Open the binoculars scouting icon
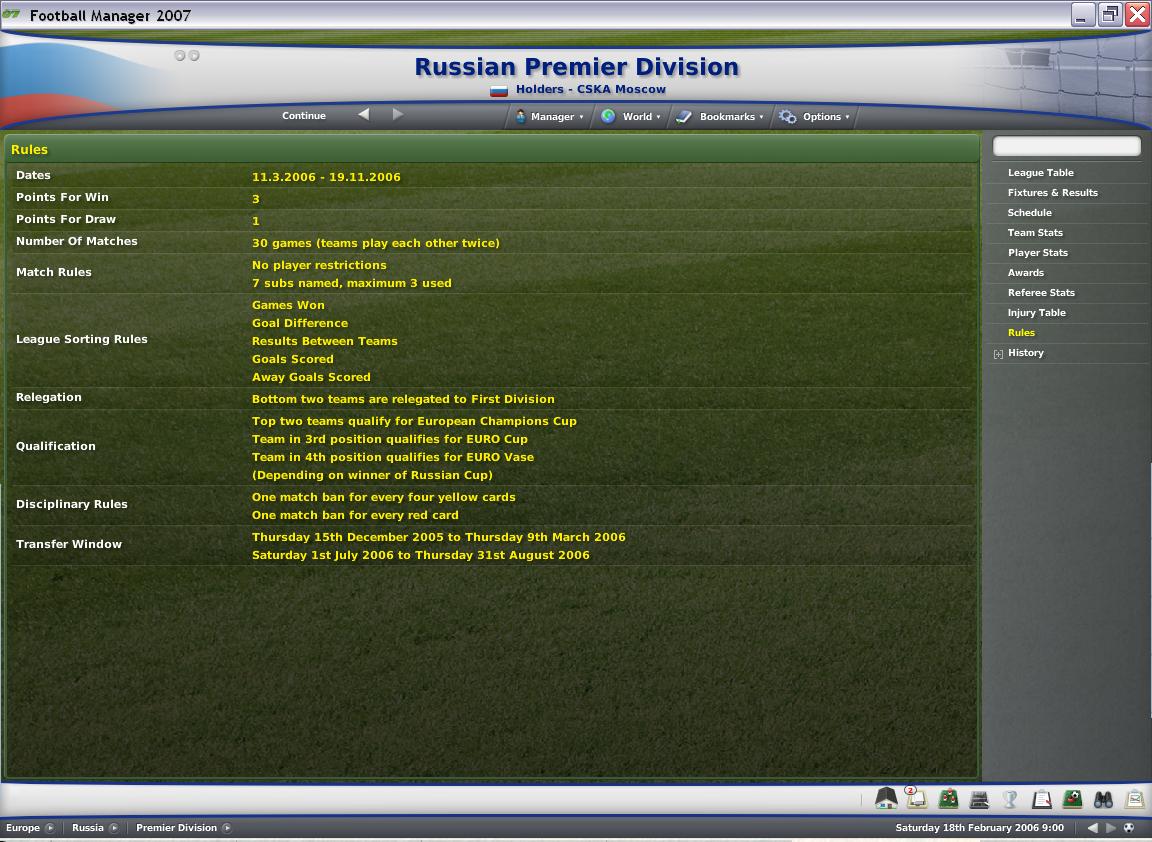1152x842 pixels. click(1103, 799)
